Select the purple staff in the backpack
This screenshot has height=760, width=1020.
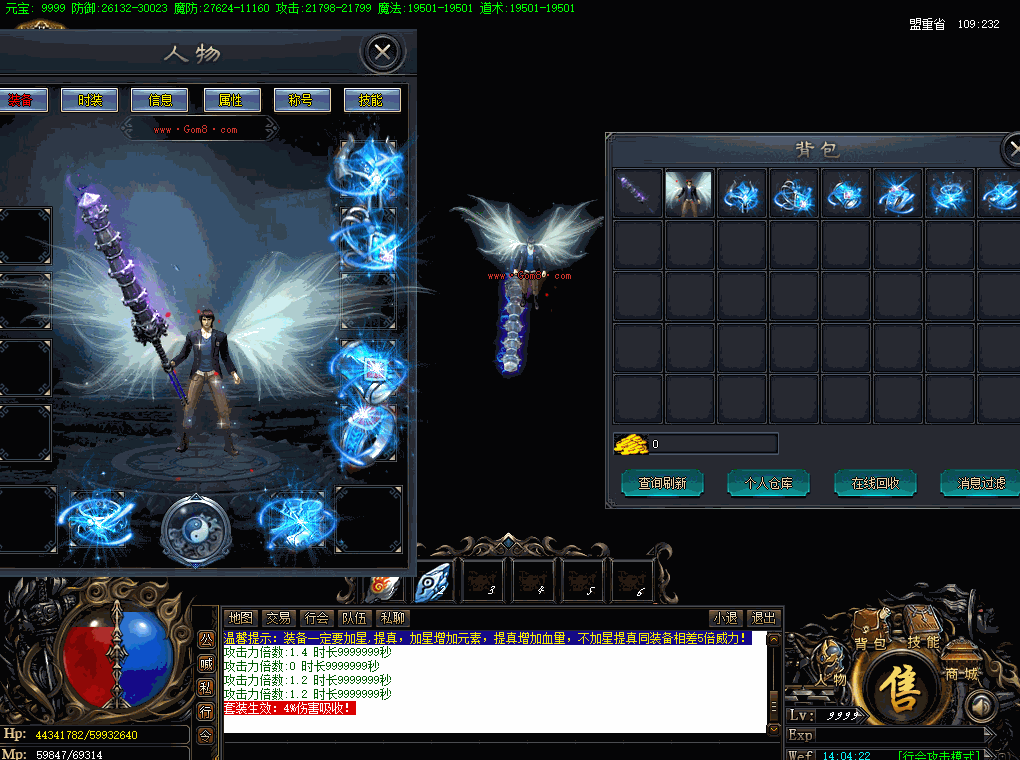coord(638,193)
